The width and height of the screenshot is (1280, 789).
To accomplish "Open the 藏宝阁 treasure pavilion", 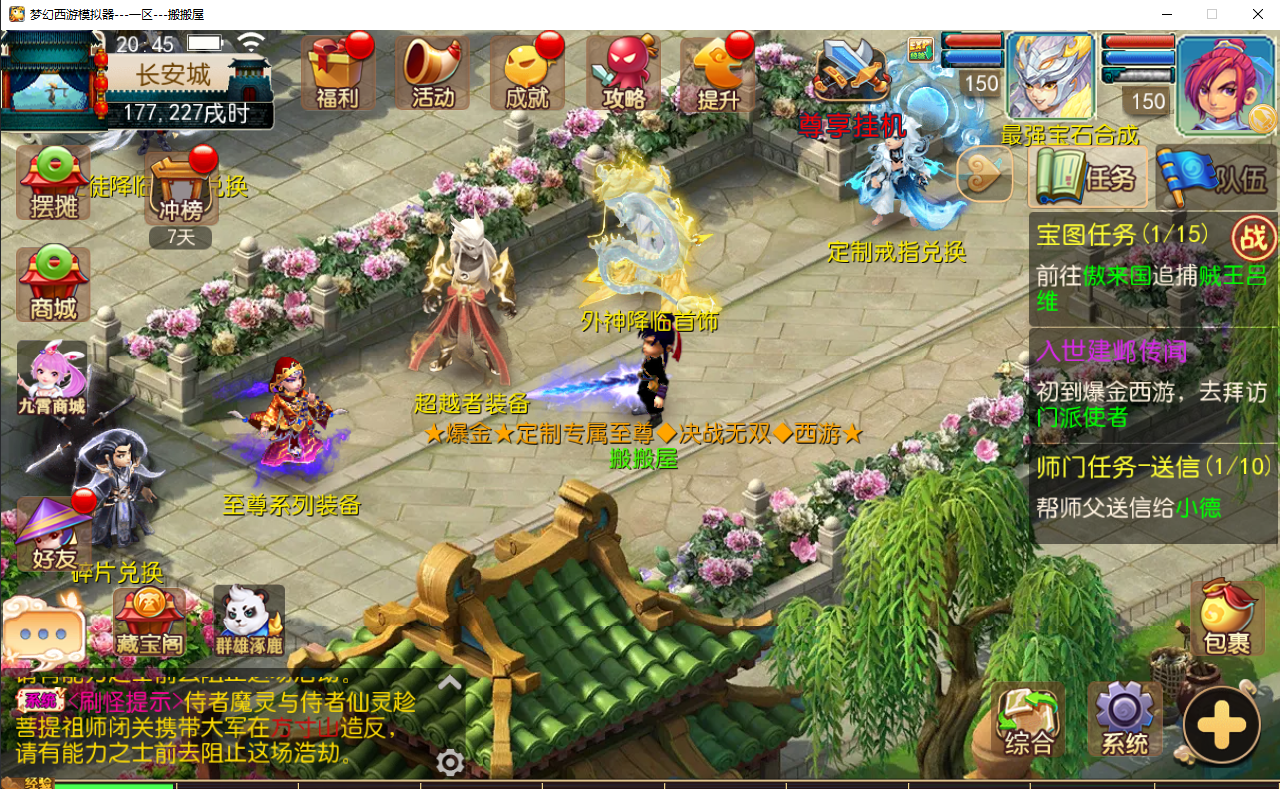I will pos(151,620).
